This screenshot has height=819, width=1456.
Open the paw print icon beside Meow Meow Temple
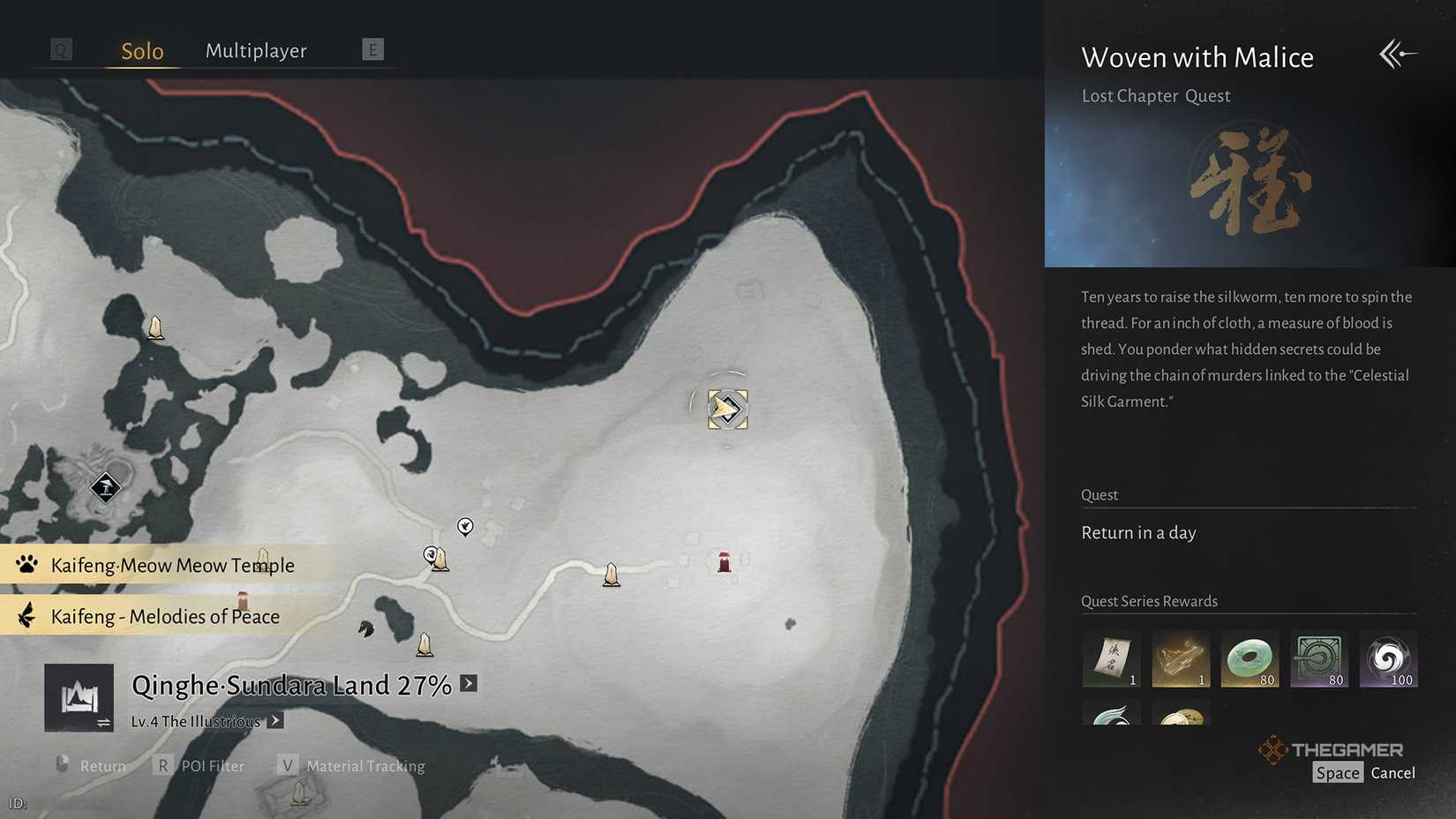click(x=26, y=565)
